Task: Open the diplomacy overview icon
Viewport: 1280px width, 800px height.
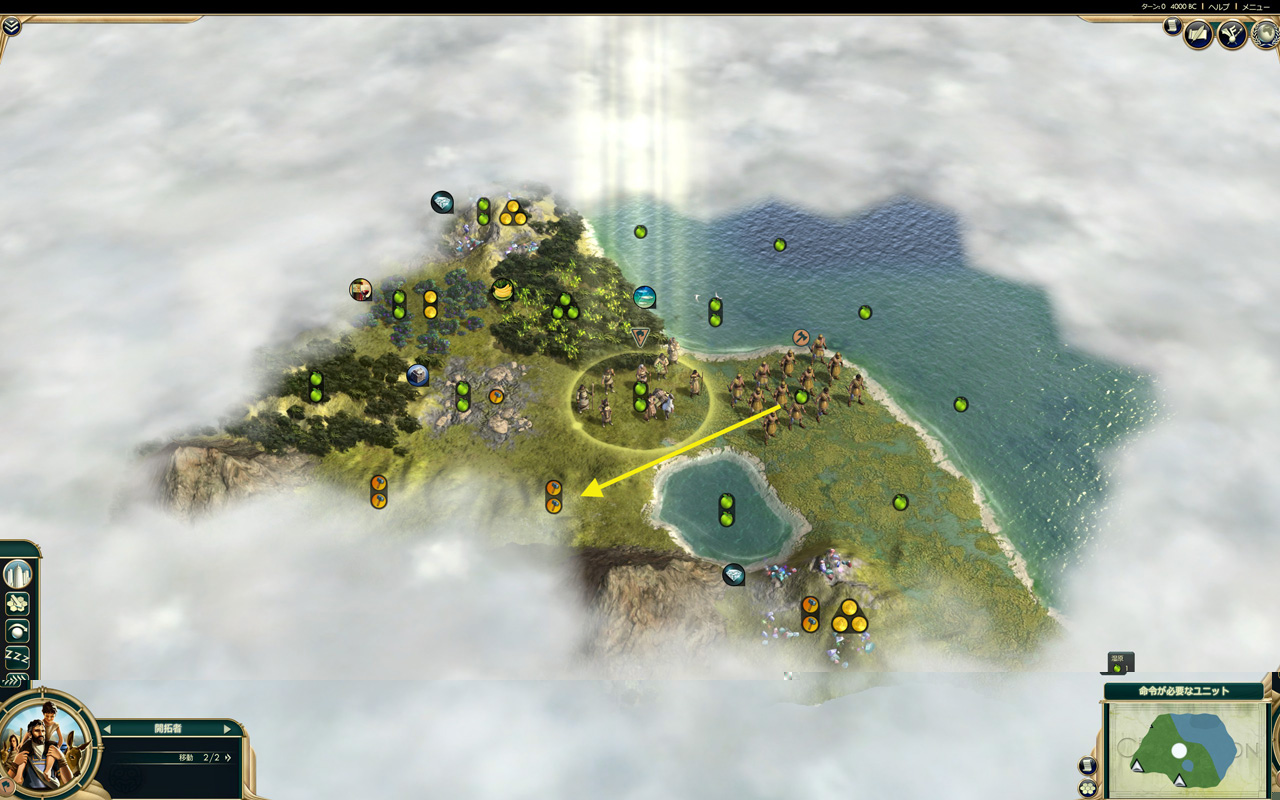Action: tap(1198, 35)
